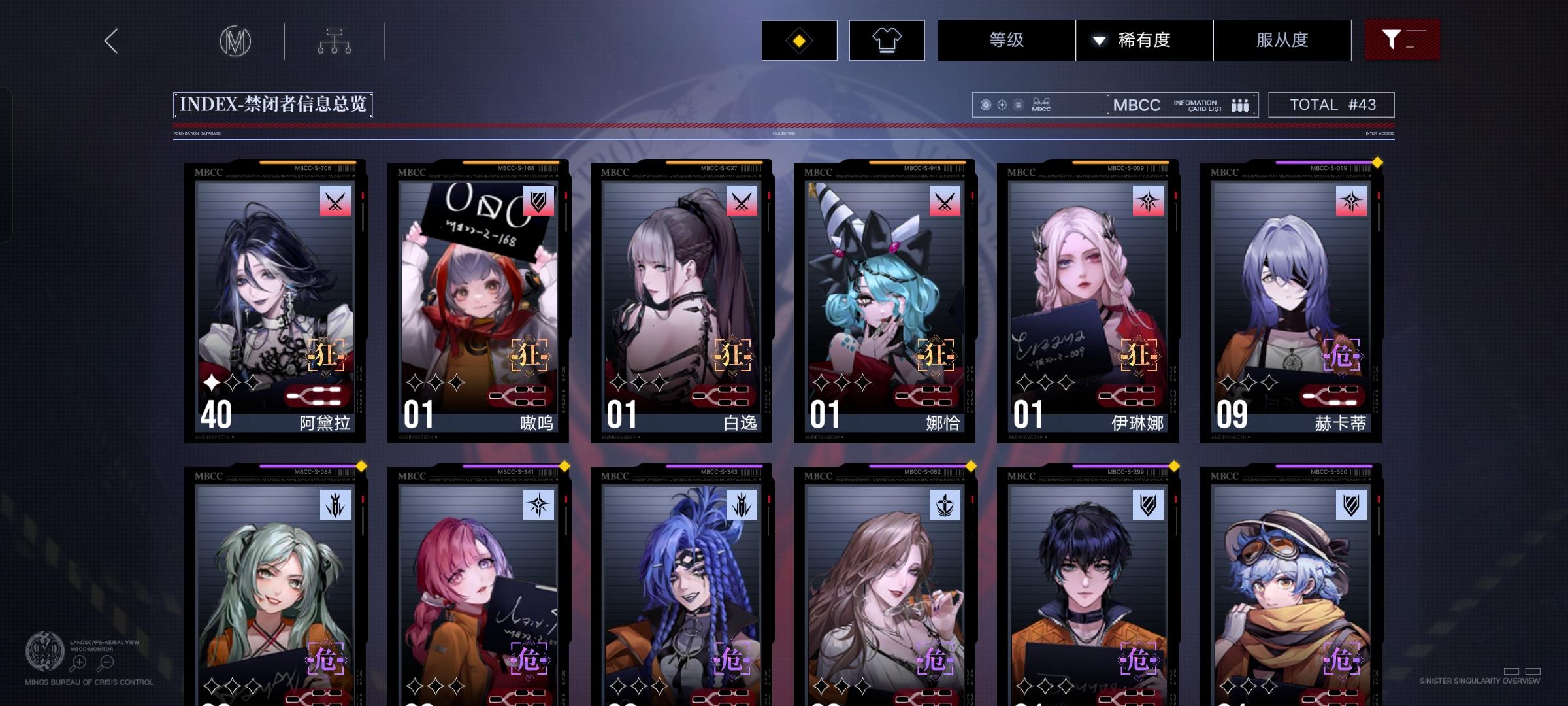Open the INFOMATION CARD LIST selector
Image resolution: width=1568 pixels, height=706 pixels.
pos(1200,105)
